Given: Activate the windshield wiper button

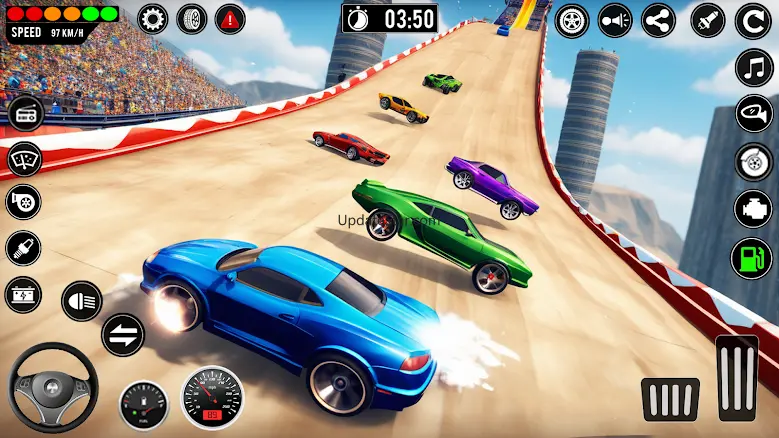Looking at the screenshot, I should pyautogui.click(x=24, y=158).
